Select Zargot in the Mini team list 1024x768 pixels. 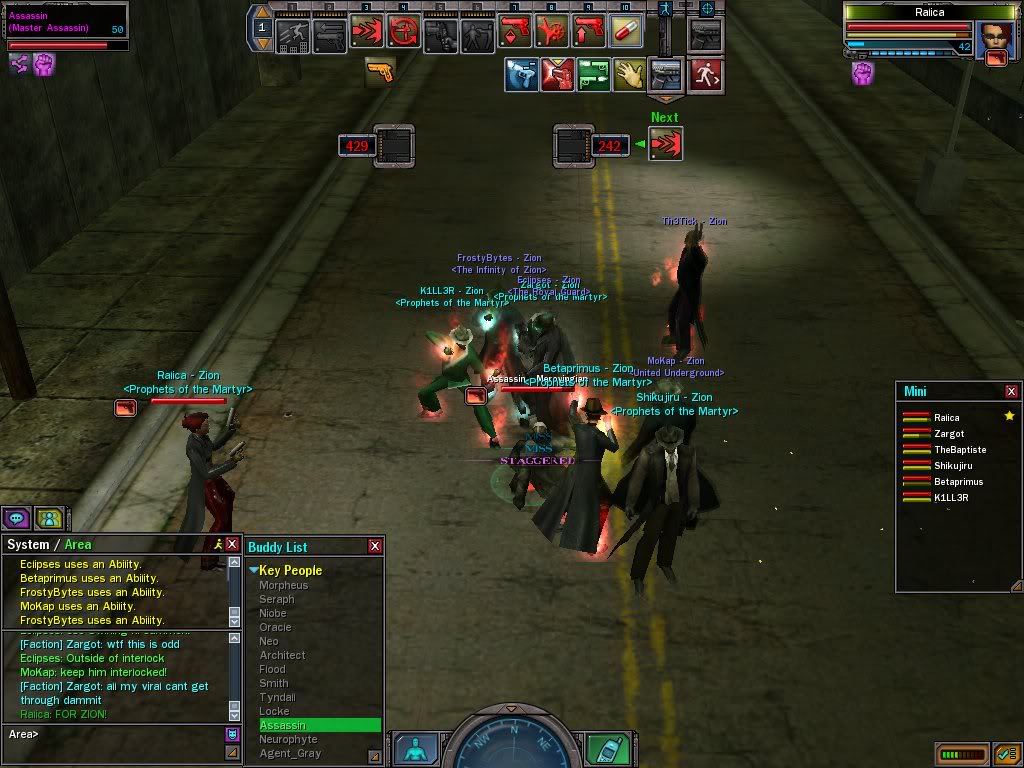coord(949,434)
